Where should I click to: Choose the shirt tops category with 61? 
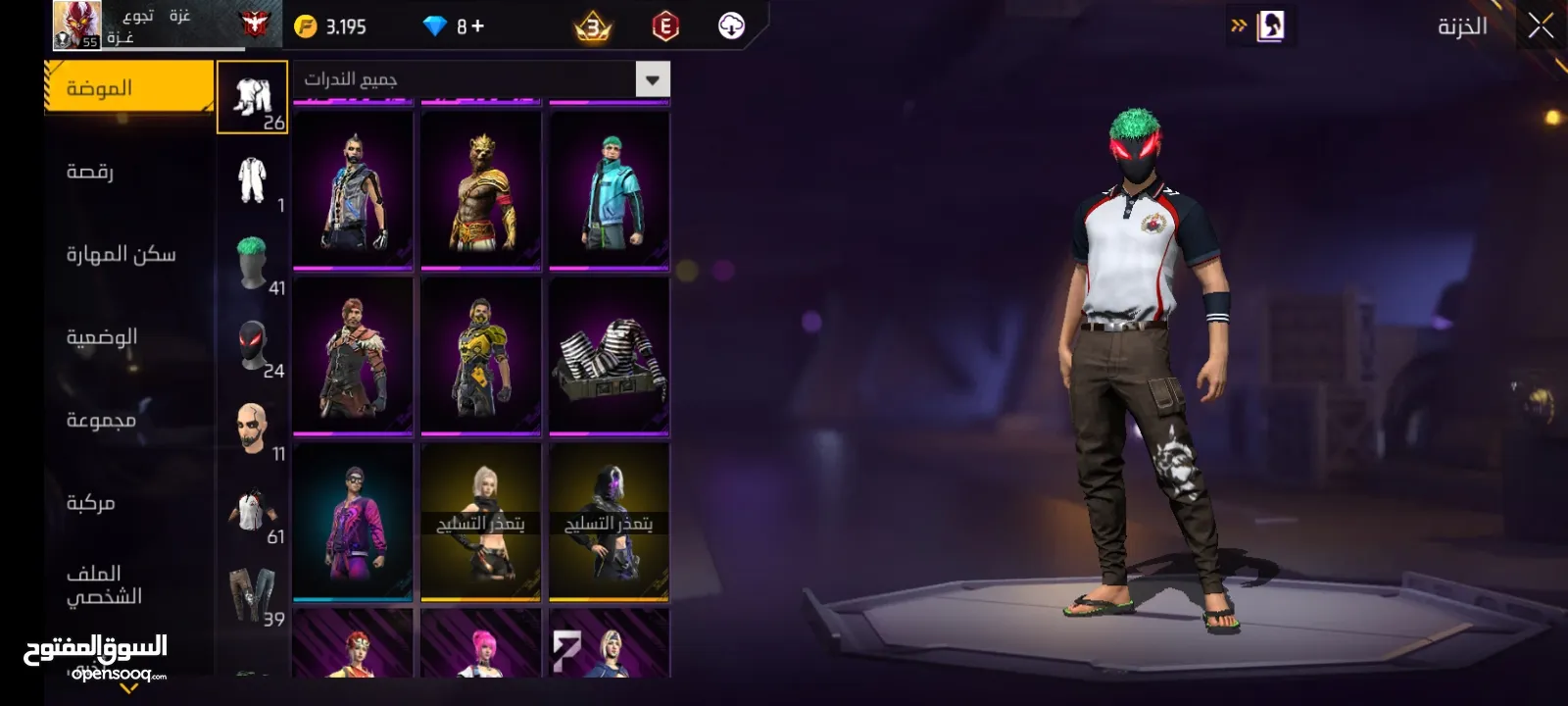[x=252, y=512]
